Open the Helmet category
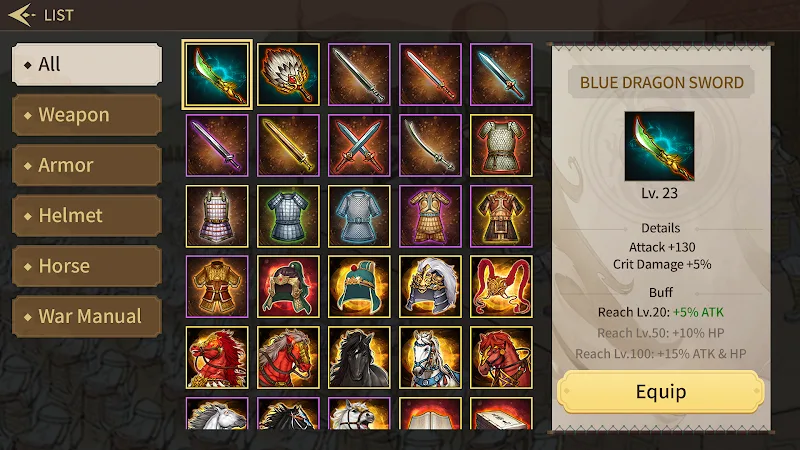Screen dimensions: 800x450 (86, 215)
